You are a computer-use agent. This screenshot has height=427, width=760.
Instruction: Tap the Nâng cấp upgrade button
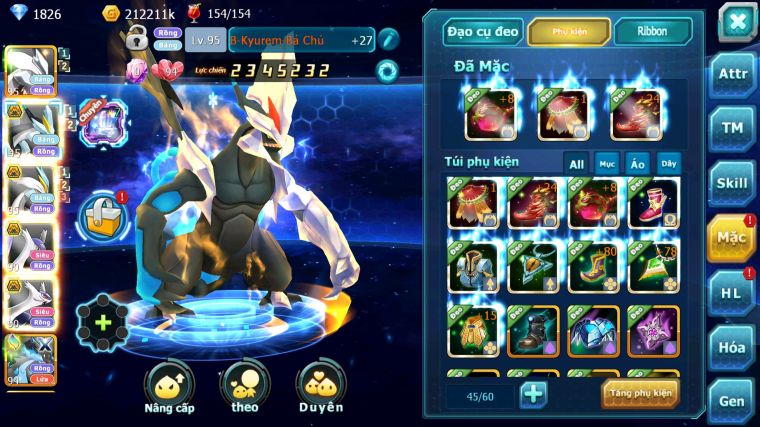tap(169, 388)
